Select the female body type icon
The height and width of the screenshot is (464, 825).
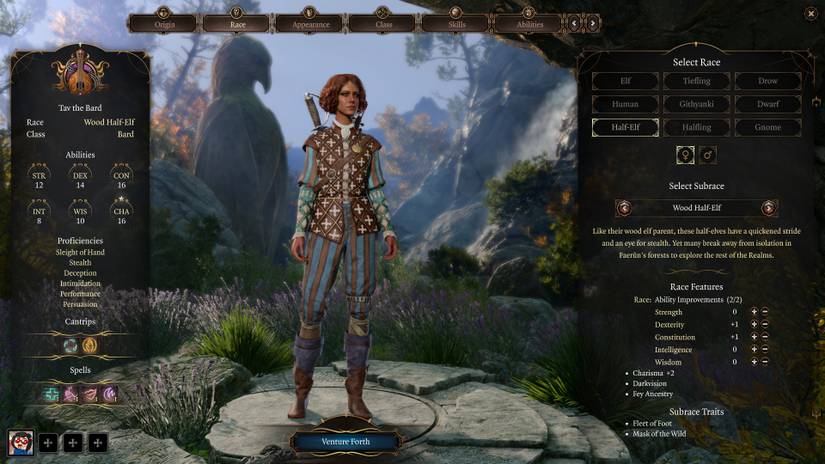point(686,155)
